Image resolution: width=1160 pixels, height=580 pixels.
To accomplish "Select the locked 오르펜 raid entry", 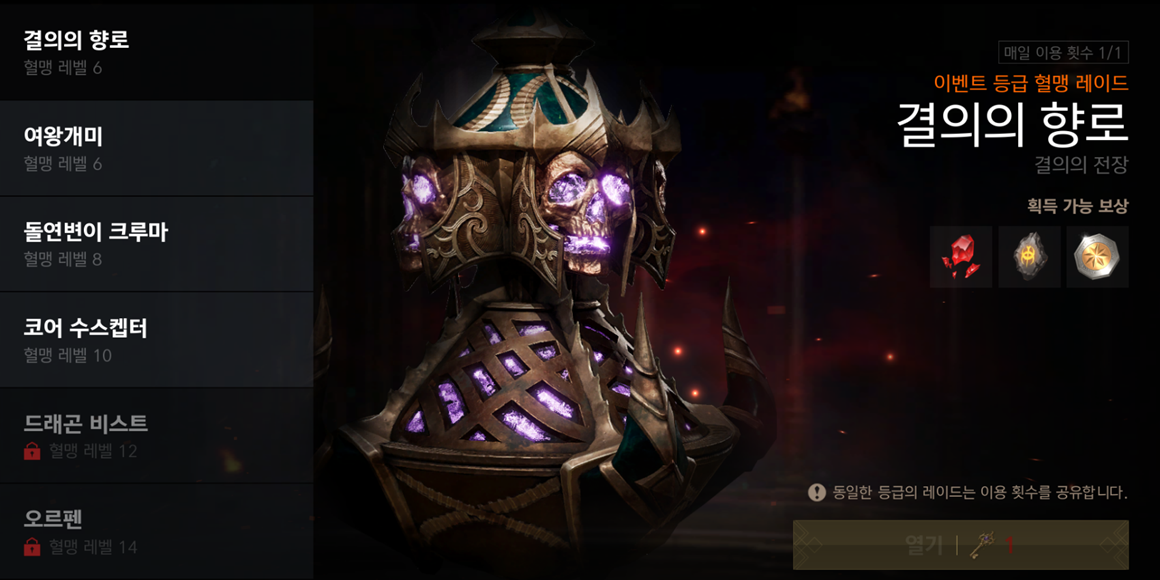I will [156, 532].
